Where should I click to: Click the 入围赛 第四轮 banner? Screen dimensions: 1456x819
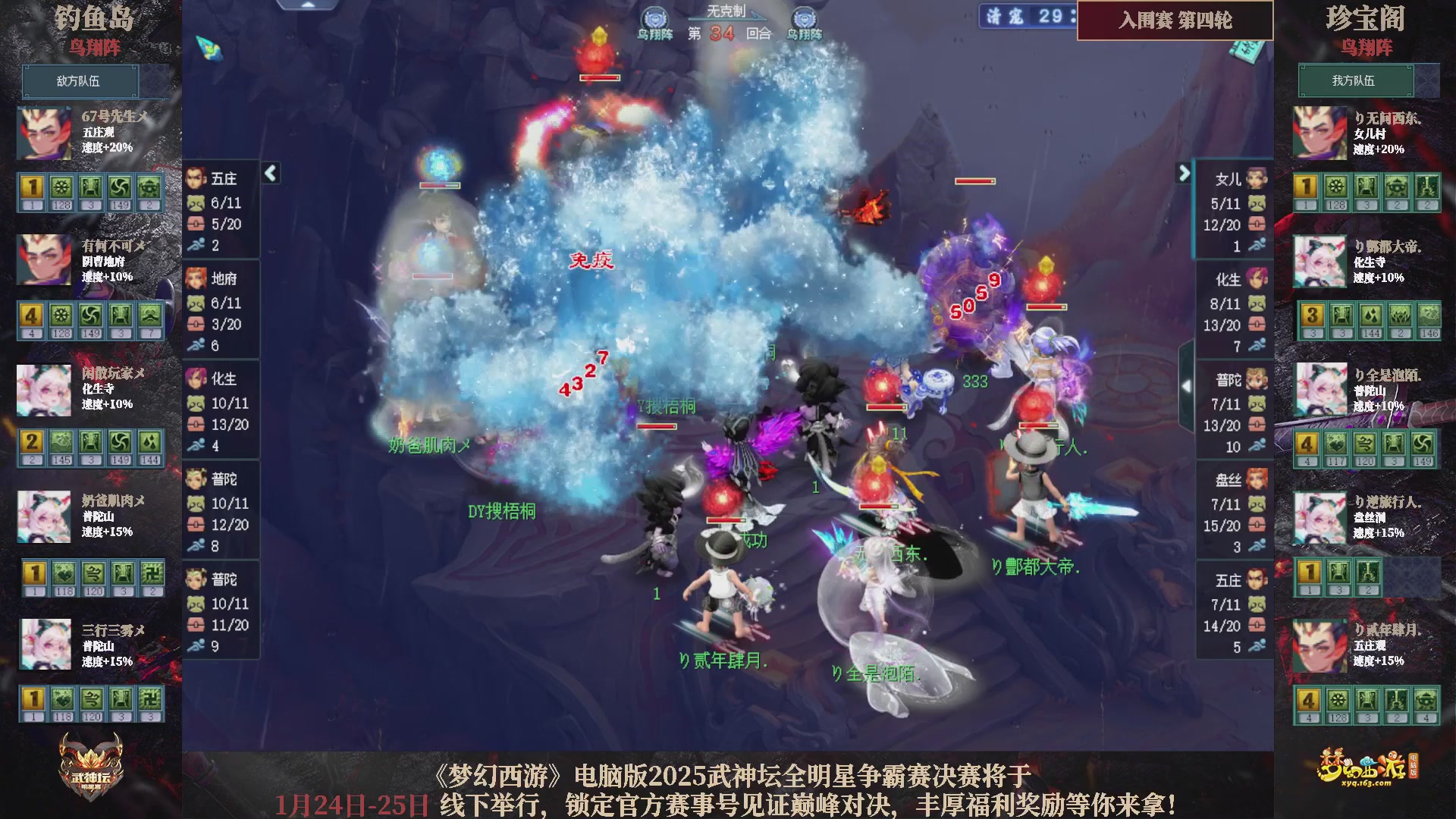[1174, 22]
